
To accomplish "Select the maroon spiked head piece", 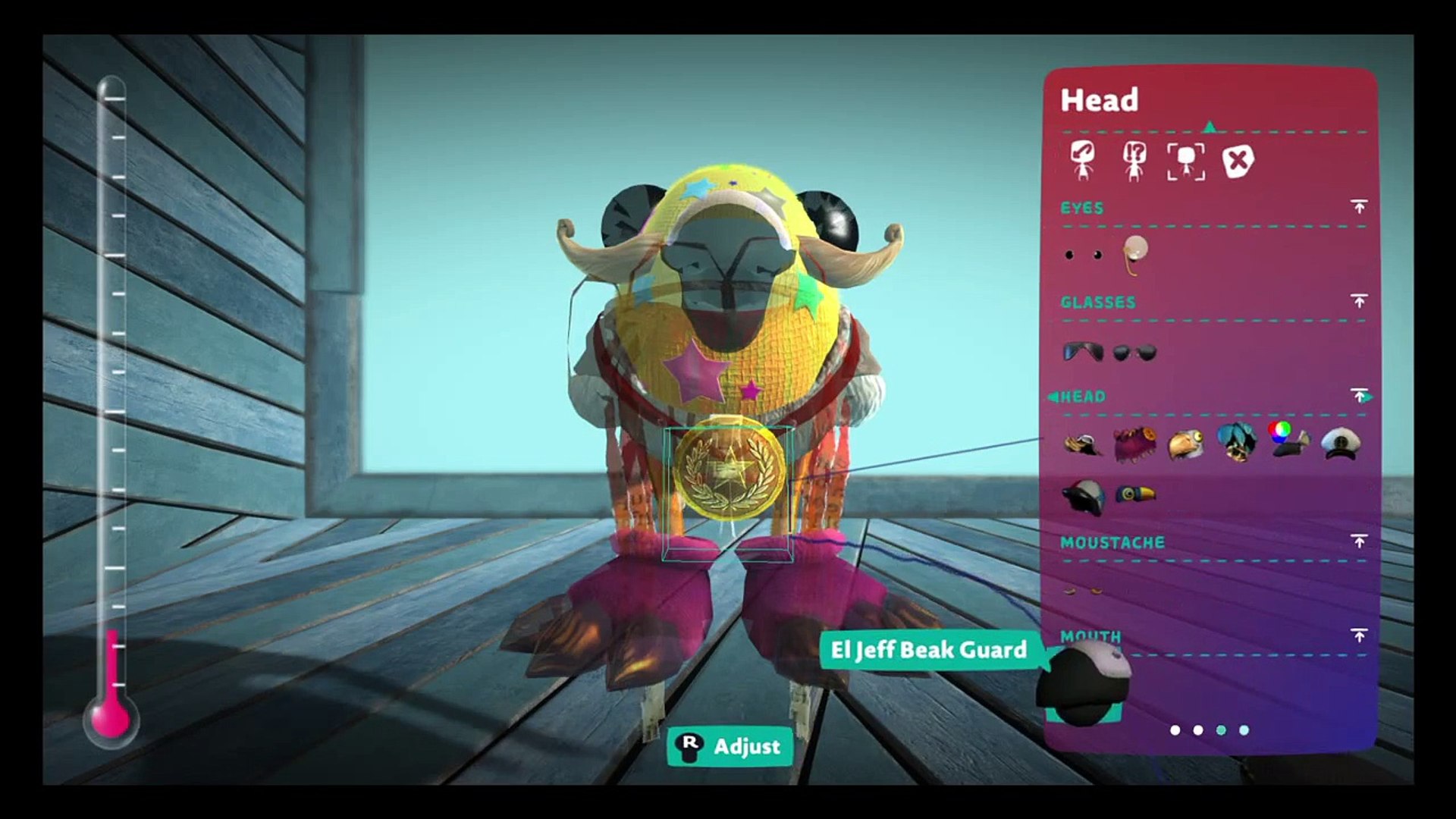I will pyautogui.click(x=1134, y=444).
